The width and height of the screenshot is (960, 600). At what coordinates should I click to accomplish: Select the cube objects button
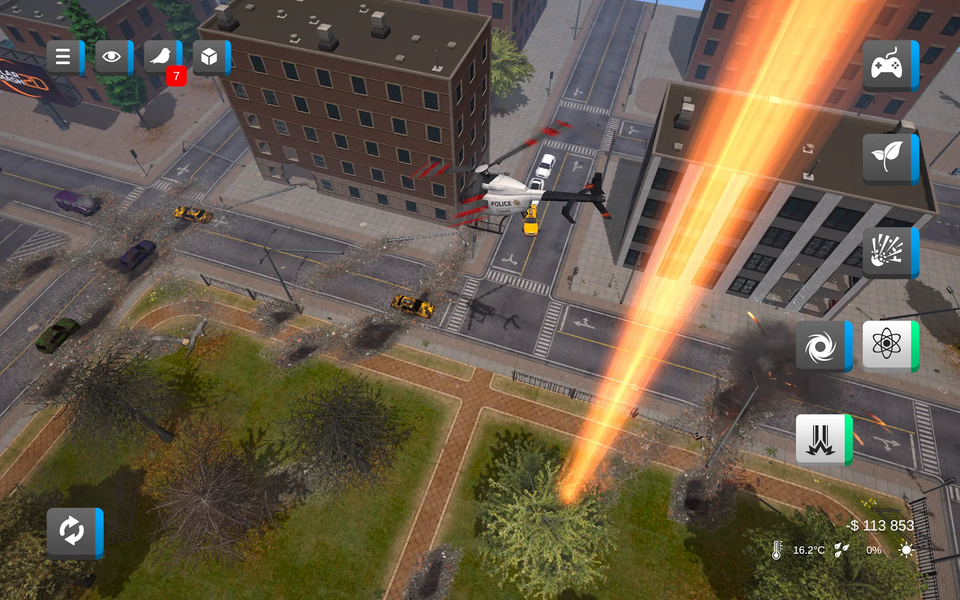click(210, 57)
